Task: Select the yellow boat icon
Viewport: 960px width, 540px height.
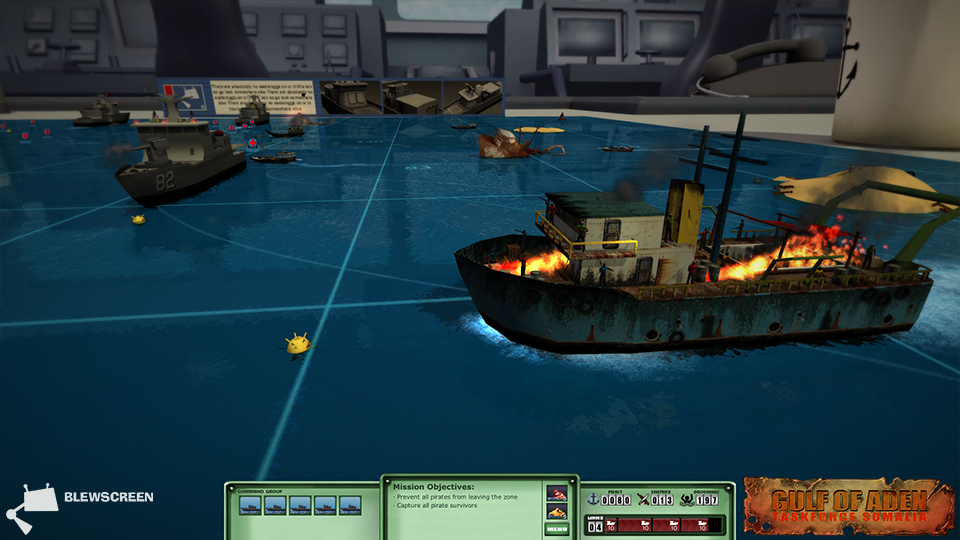Action: (556, 511)
